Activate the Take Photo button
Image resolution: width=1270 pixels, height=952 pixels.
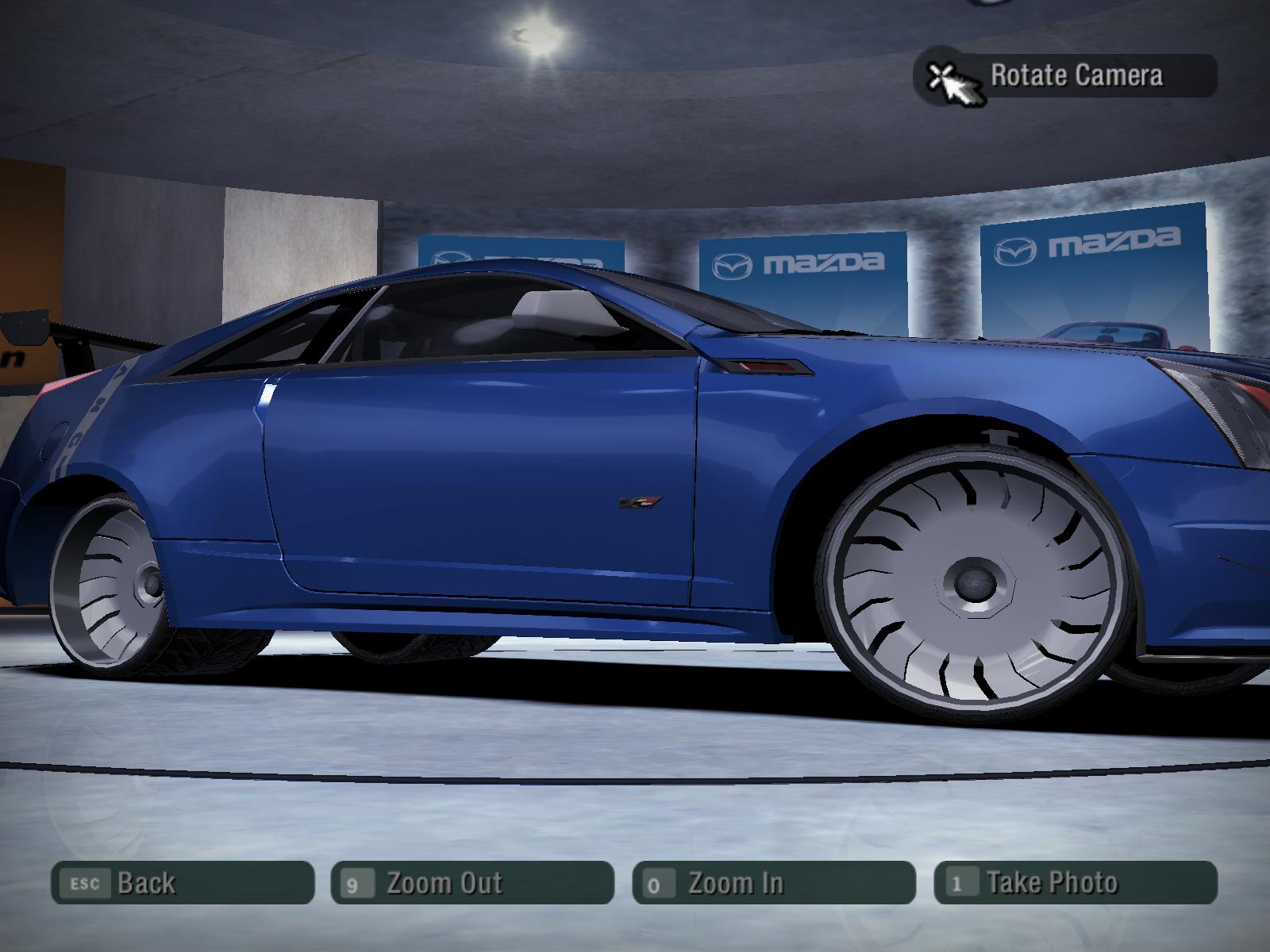pyautogui.click(x=1076, y=882)
